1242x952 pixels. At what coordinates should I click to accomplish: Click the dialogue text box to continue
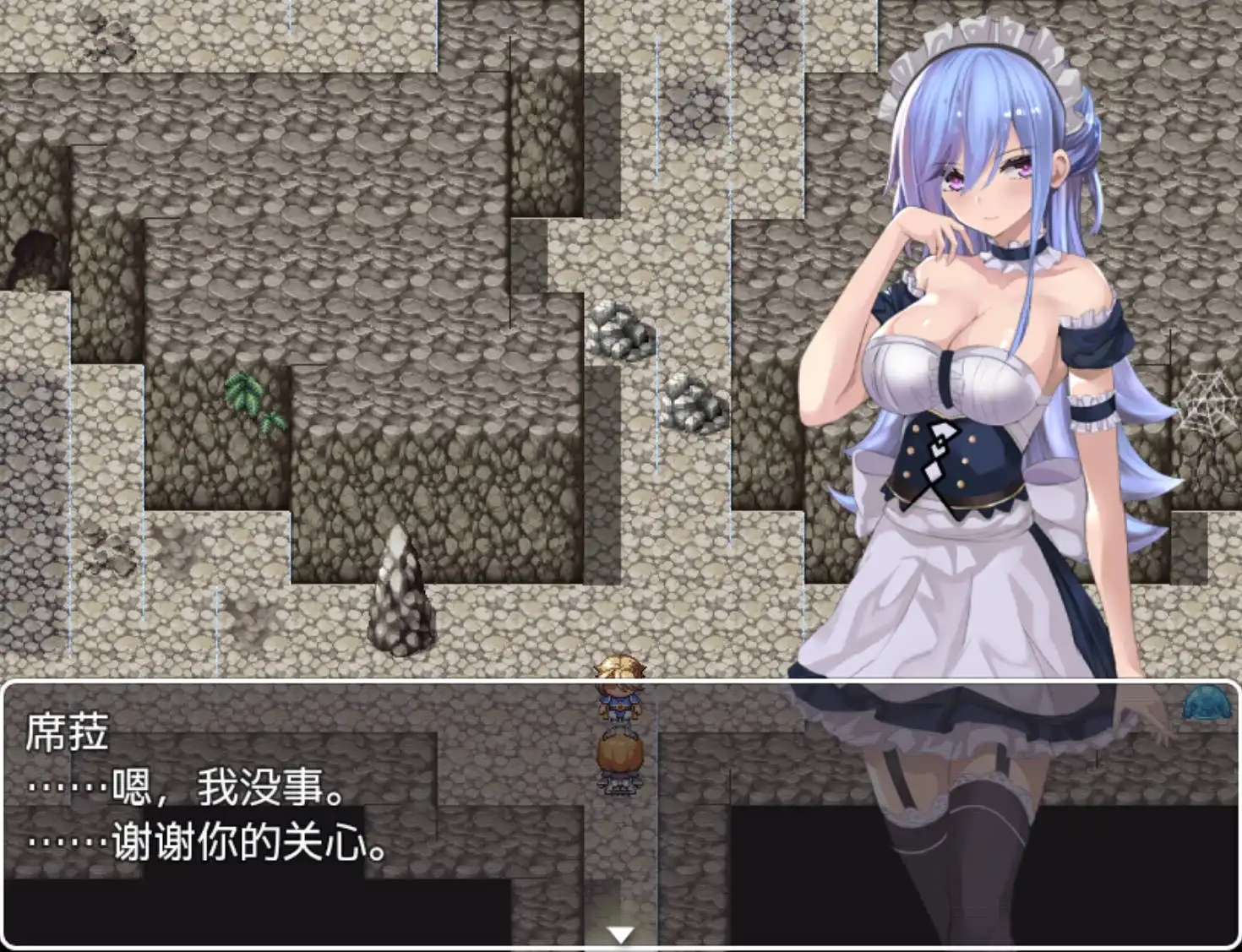[338, 811]
